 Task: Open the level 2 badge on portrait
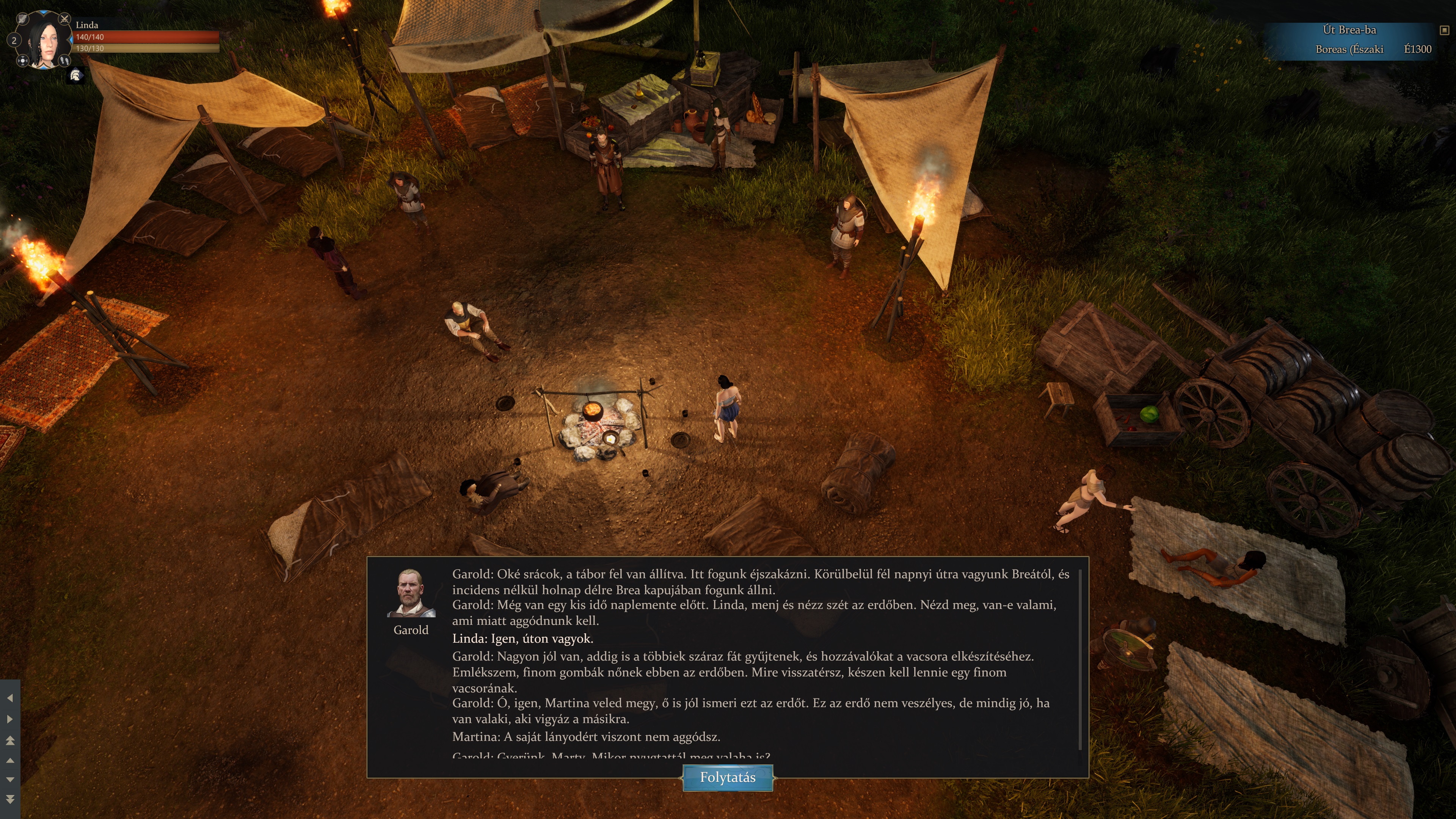(x=14, y=40)
